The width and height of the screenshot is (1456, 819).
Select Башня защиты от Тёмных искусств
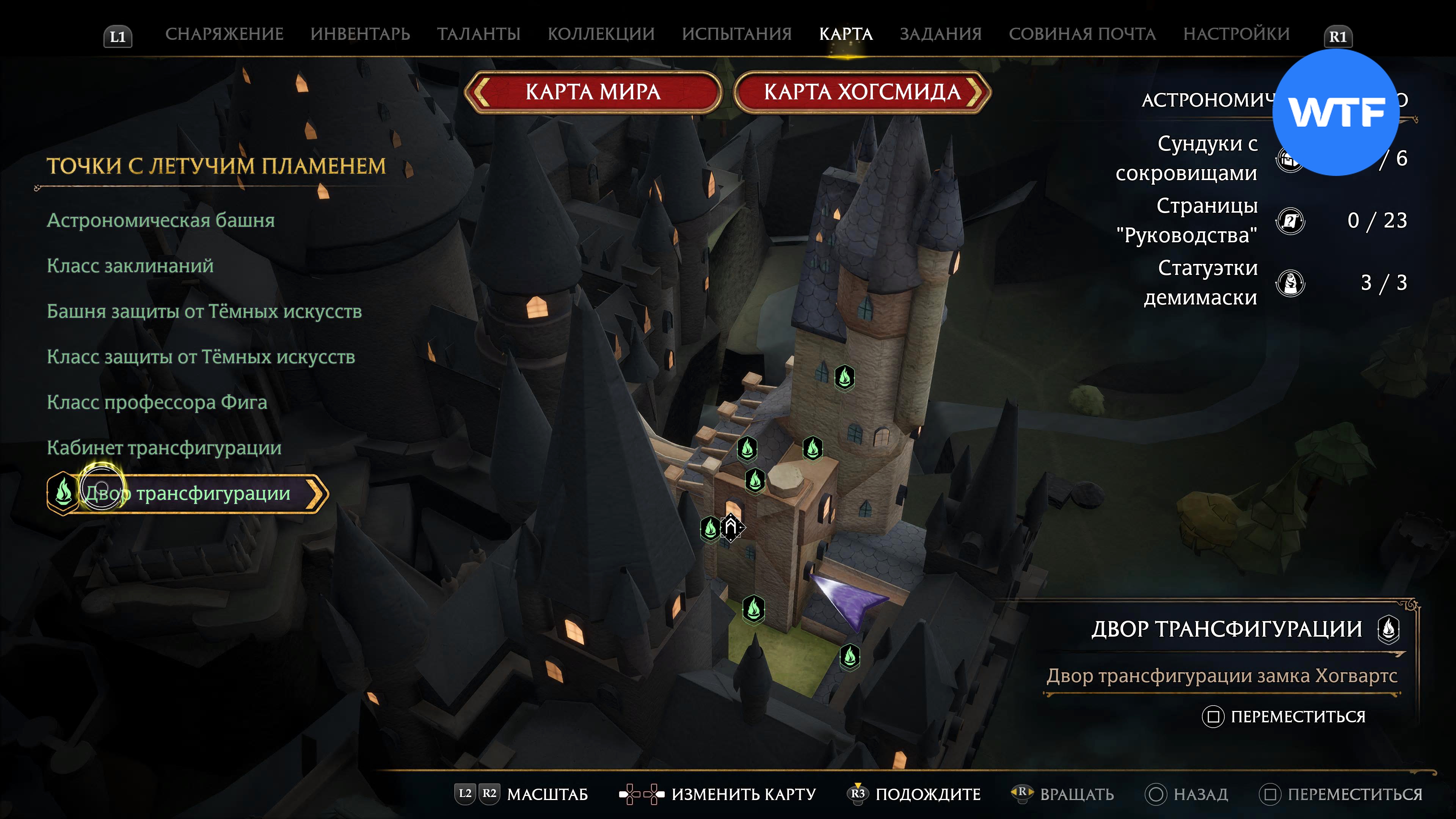(204, 311)
